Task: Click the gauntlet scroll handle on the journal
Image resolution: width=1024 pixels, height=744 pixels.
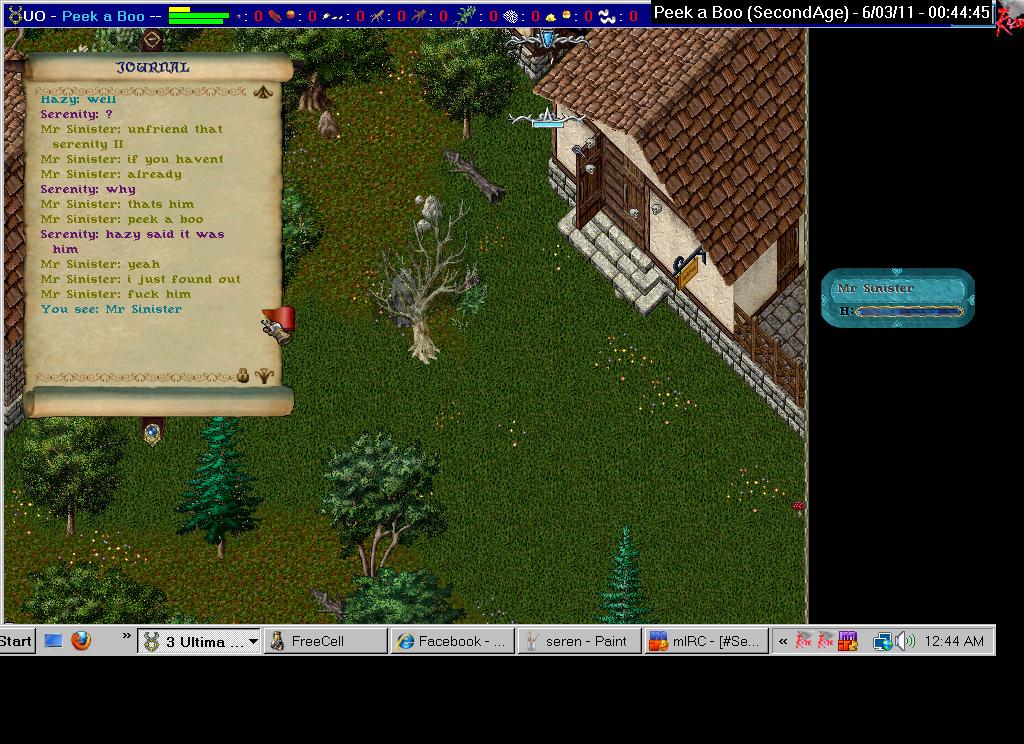Action: [279, 324]
